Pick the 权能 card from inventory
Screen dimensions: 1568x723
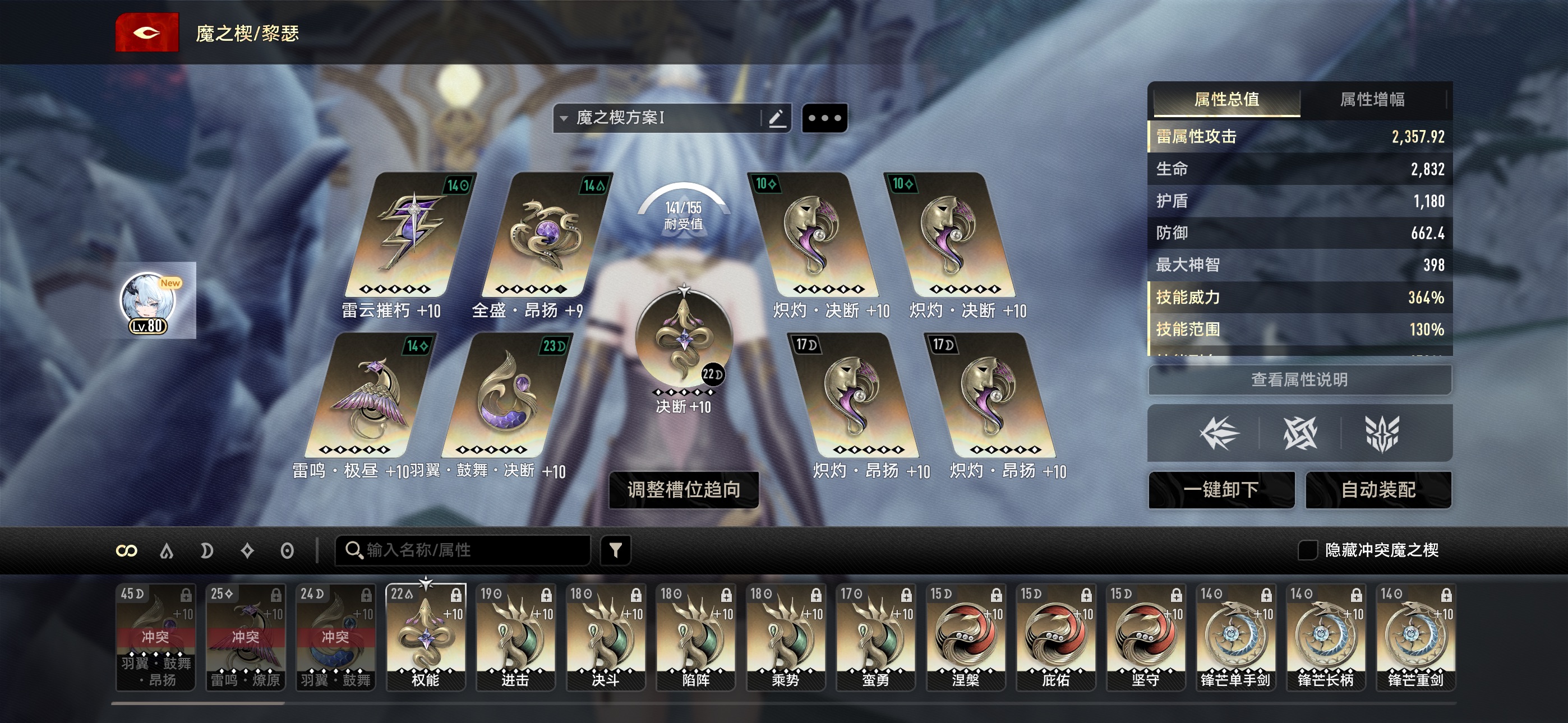(426, 637)
